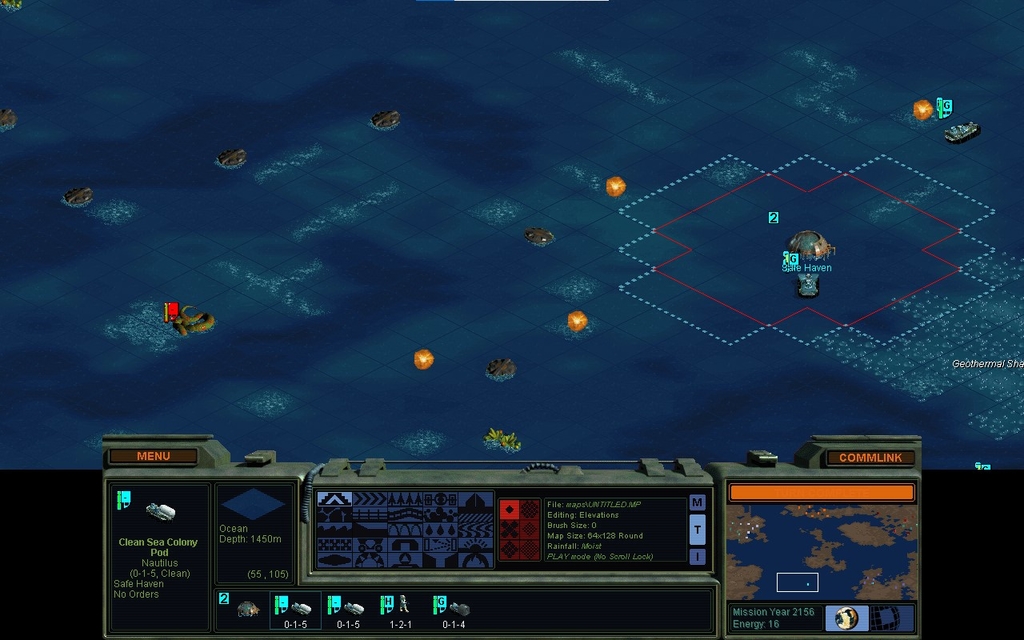Select the 0-1-4 unit in stack
Image resolution: width=1024 pixels, height=640 pixels.
(453, 608)
